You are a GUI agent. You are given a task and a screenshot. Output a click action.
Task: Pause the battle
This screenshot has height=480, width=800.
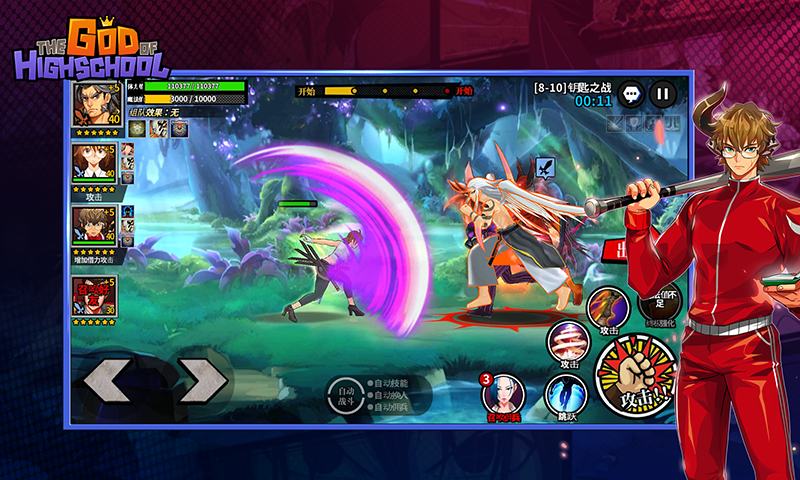pyautogui.click(x=662, y=95)
